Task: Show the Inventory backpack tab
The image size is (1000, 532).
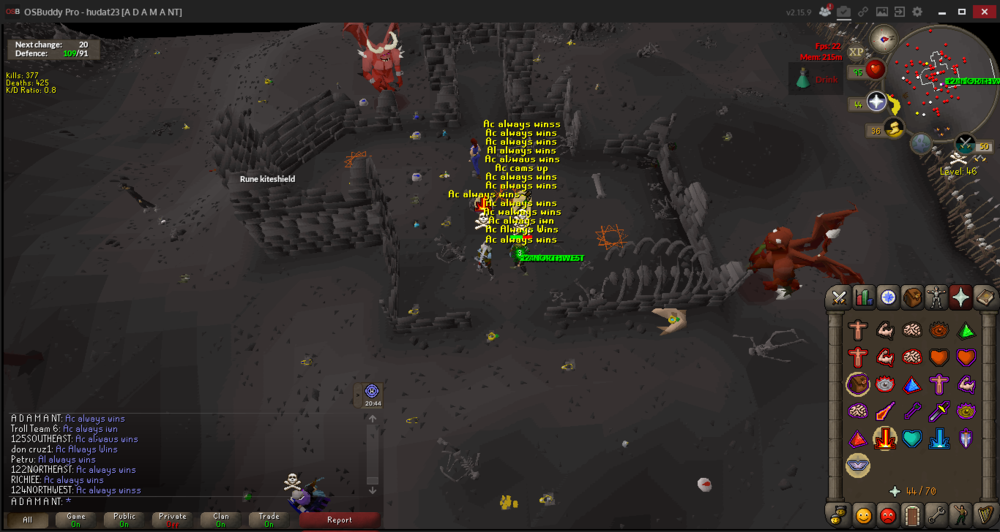Action: [912, 296]
